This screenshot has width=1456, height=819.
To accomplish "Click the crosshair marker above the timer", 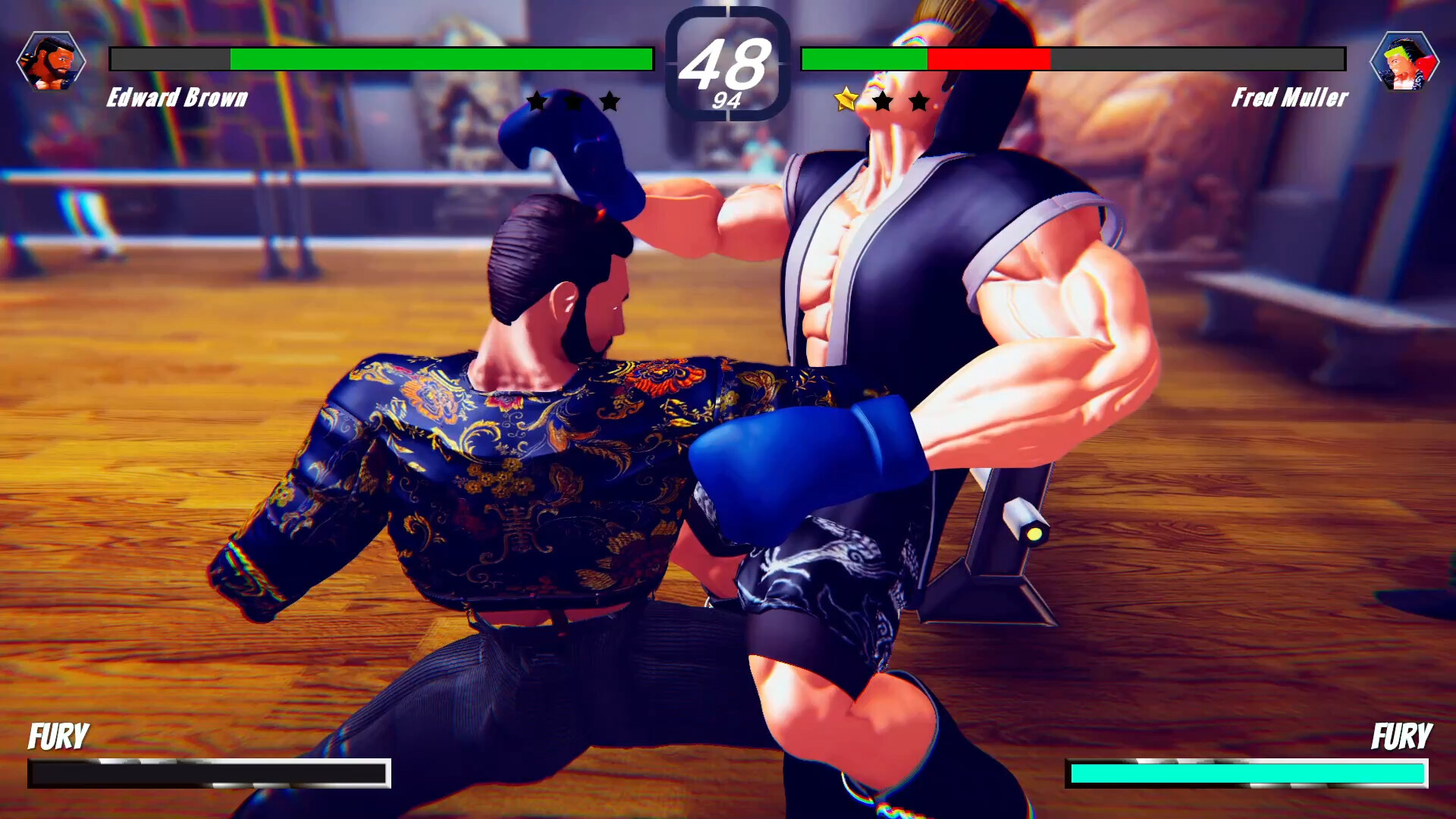I will point(728,8).
